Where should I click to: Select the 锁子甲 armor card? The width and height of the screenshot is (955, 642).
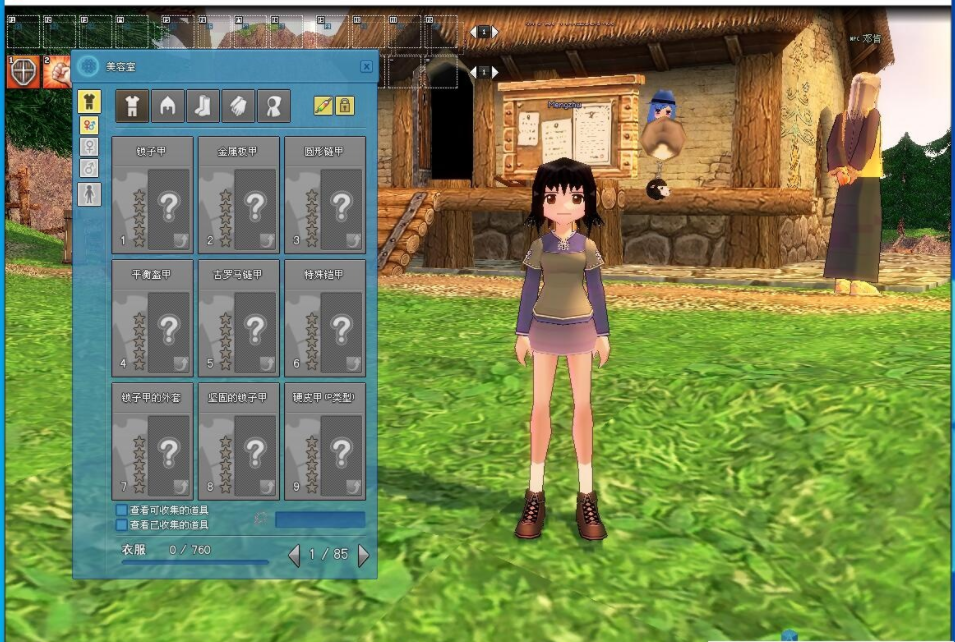152,196
